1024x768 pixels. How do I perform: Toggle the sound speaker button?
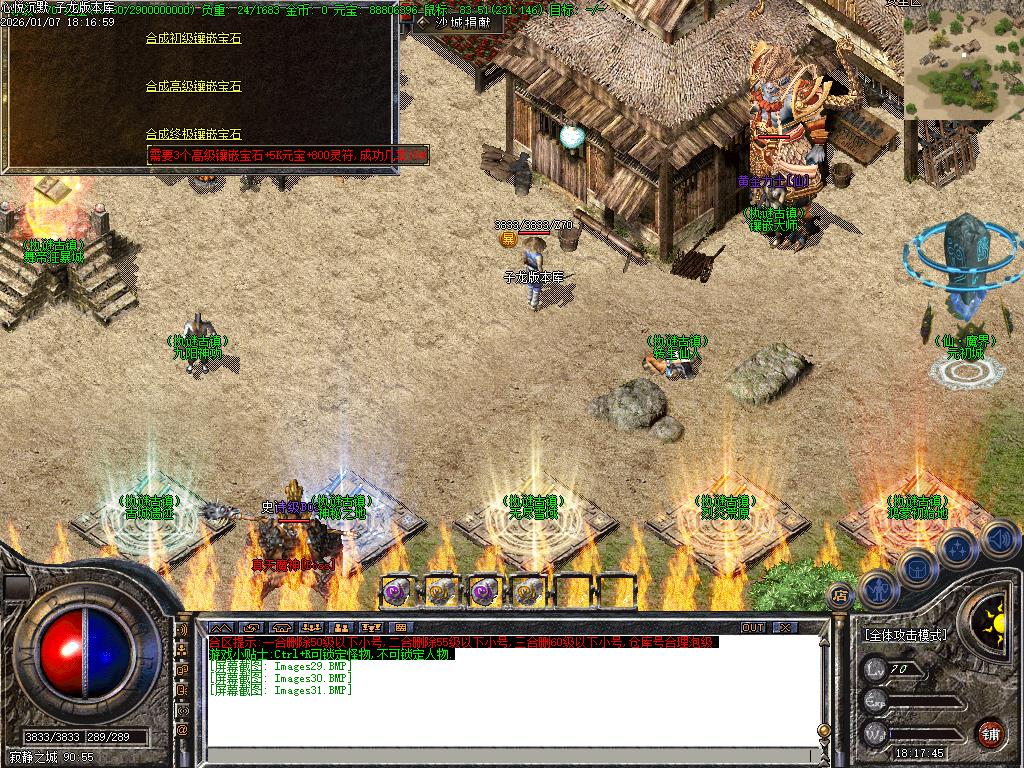[x=1000, y=540]
